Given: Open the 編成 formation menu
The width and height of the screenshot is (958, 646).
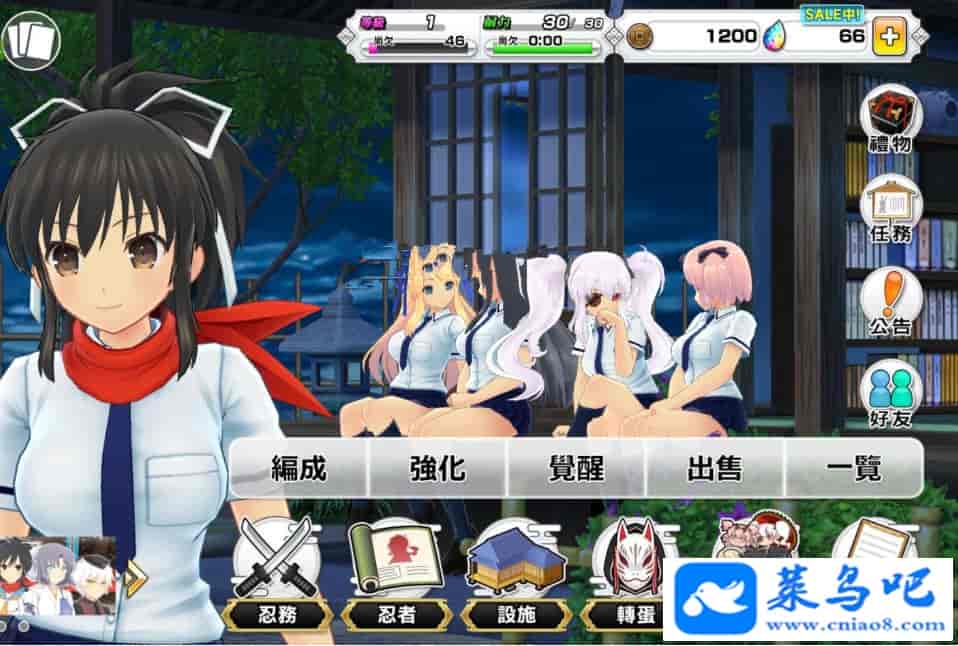Looking at the screenshot, I should tap(299, 468).
